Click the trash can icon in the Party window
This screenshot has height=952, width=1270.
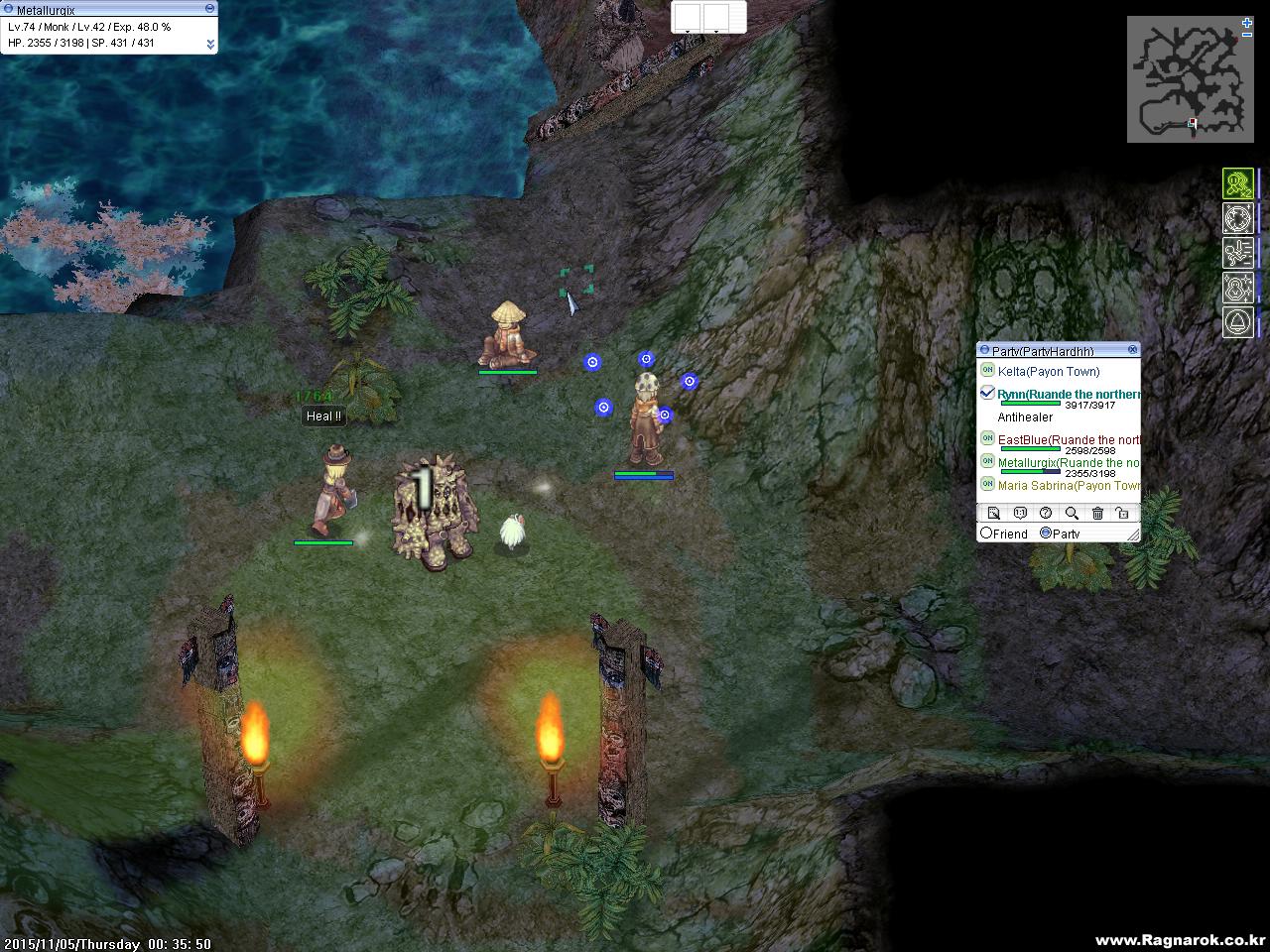tap(1097, 513)
